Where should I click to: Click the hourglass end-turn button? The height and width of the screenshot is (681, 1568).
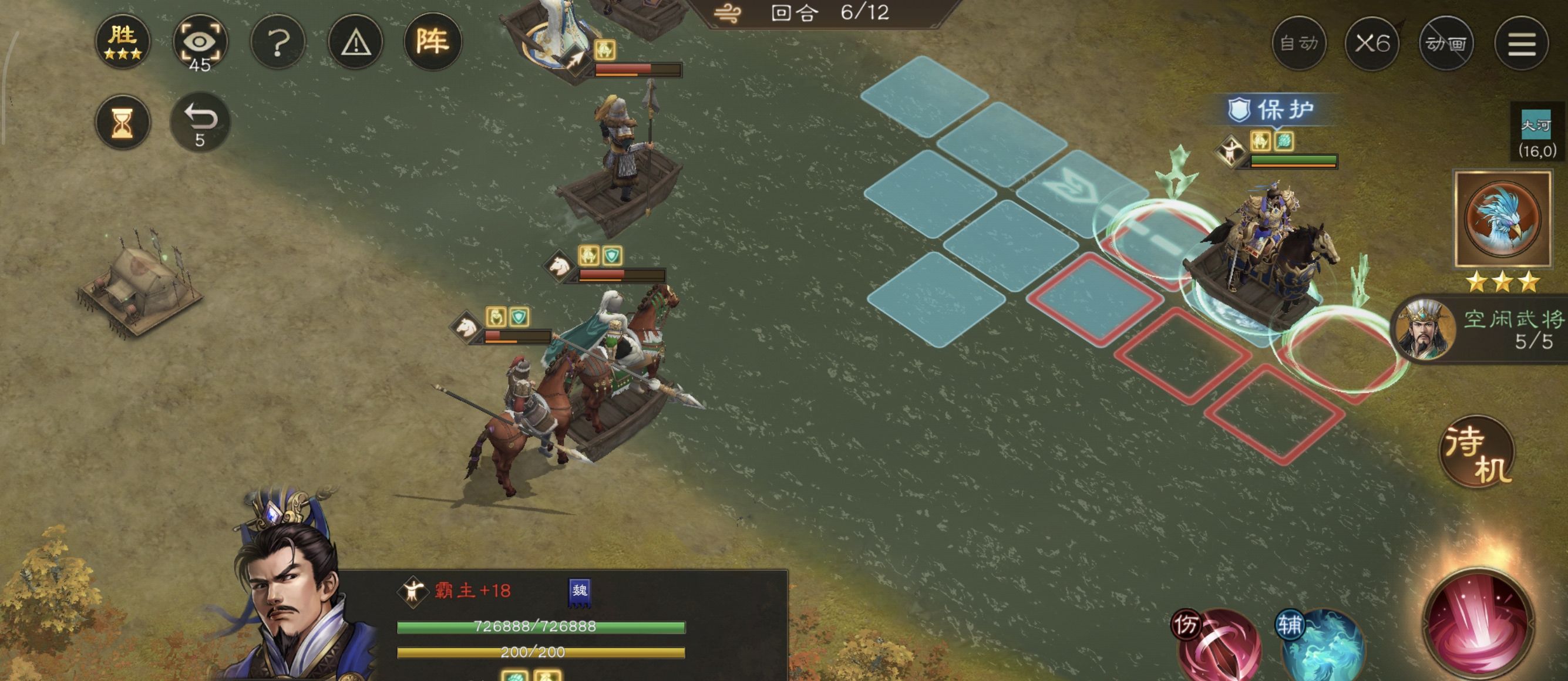coord(122,122)
